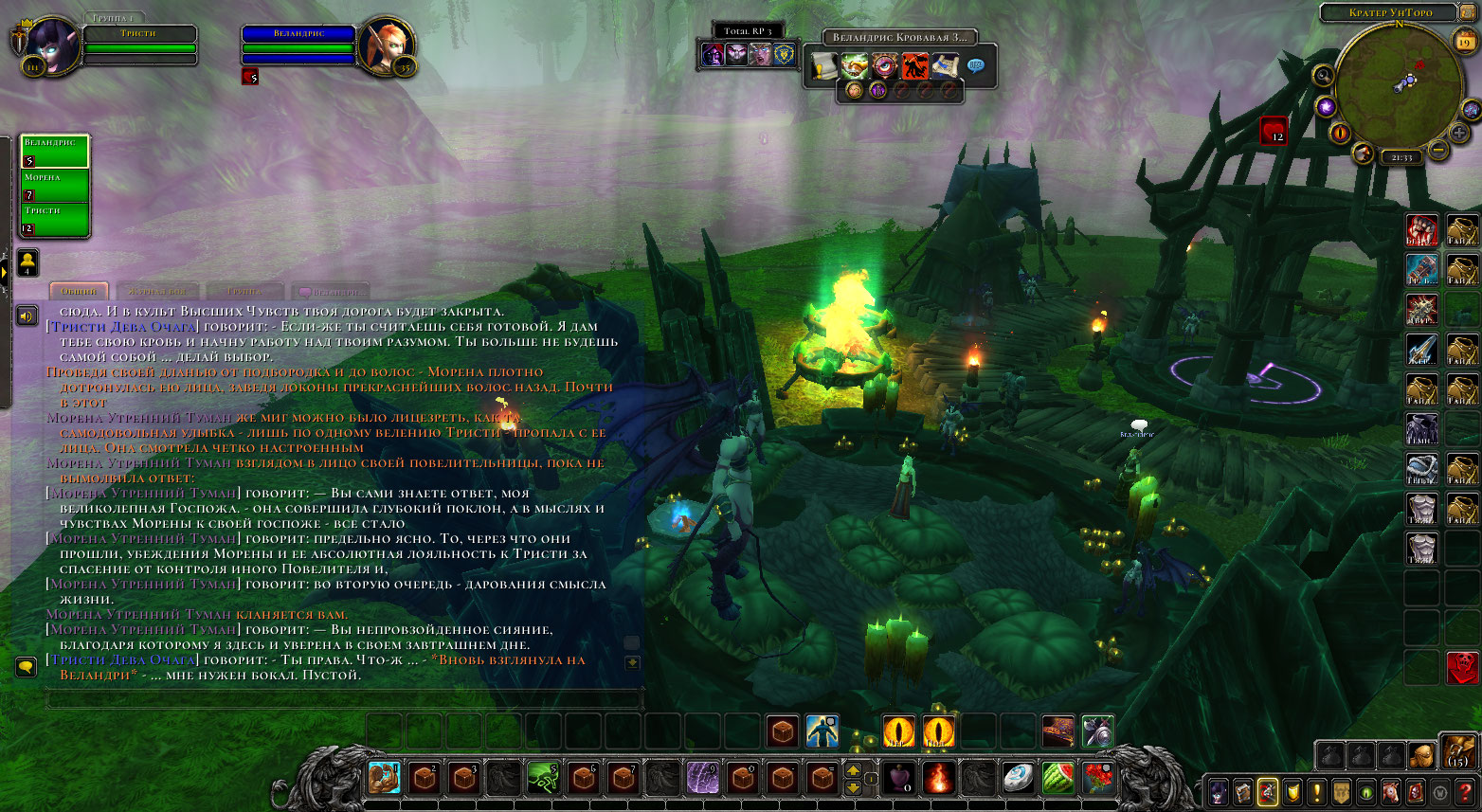
Task: Click the chat input box
Action: pyautogui.click(x=343, y=700)
